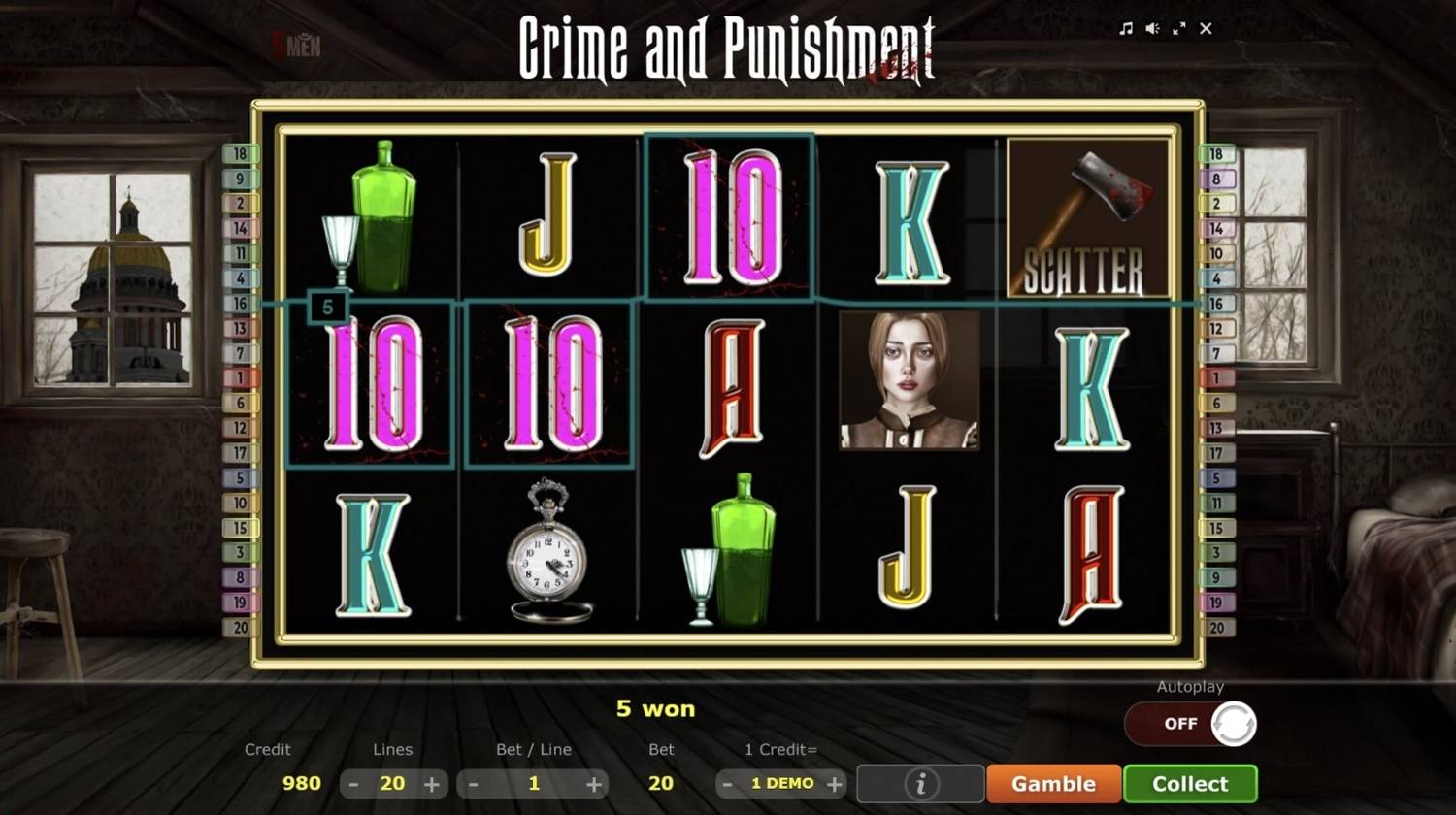The height and width of the screenshot is (815, 1456).
Task: Open the paytable with the info icon
Action: coord(920,783)
